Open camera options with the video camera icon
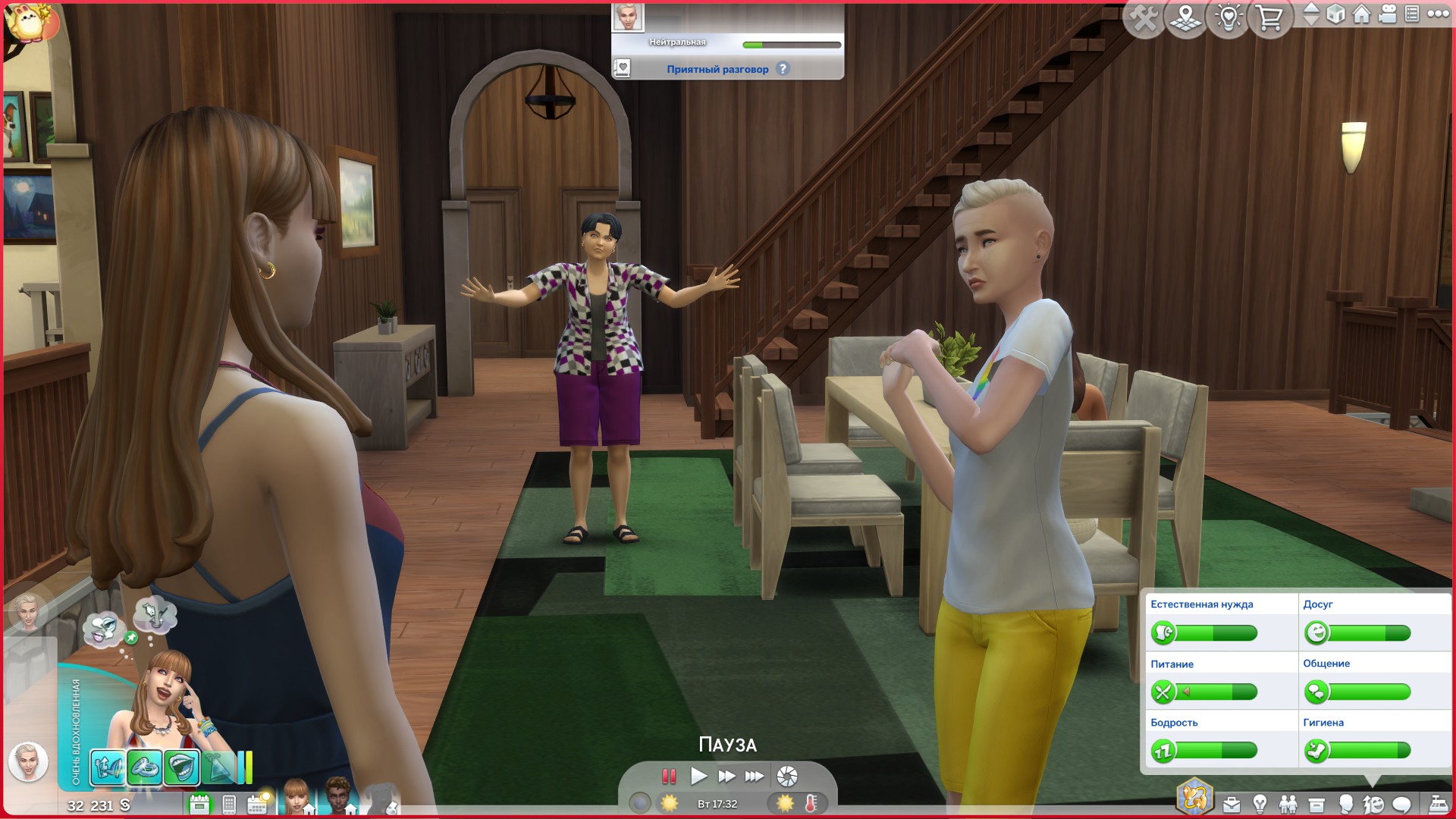 1387,14
